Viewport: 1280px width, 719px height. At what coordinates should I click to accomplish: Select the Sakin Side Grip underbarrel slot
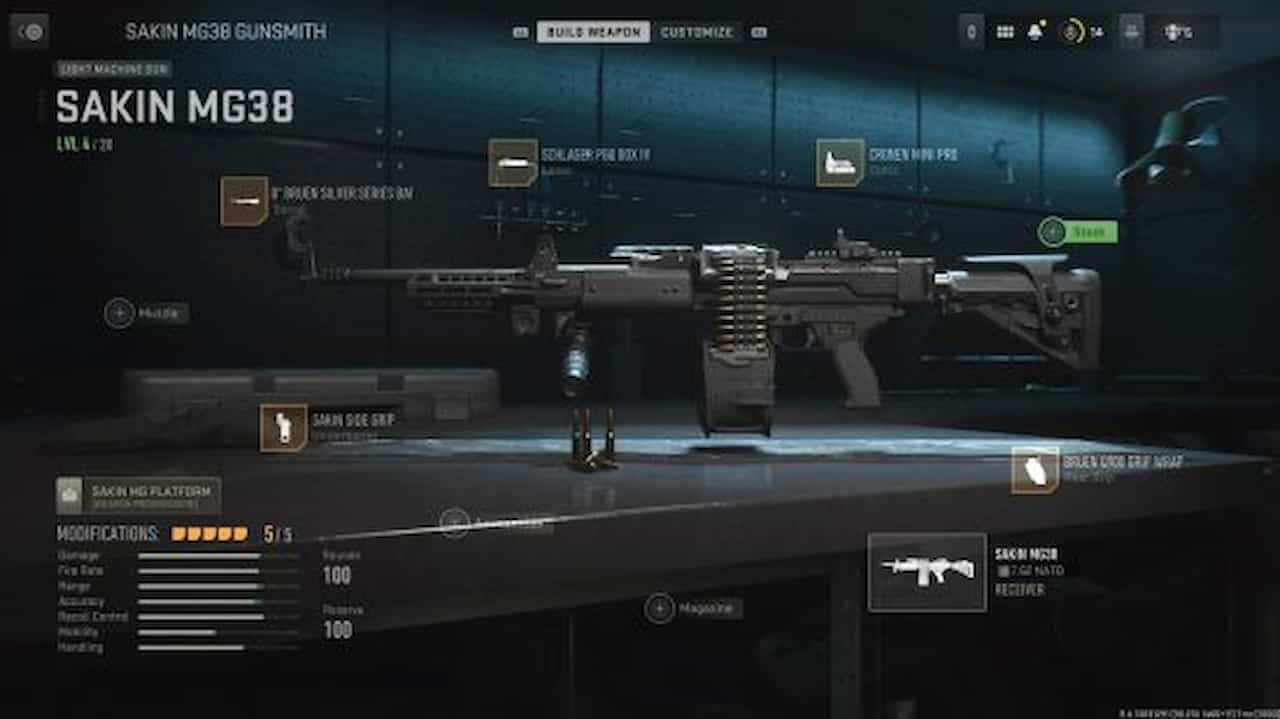tap(283, 428)
